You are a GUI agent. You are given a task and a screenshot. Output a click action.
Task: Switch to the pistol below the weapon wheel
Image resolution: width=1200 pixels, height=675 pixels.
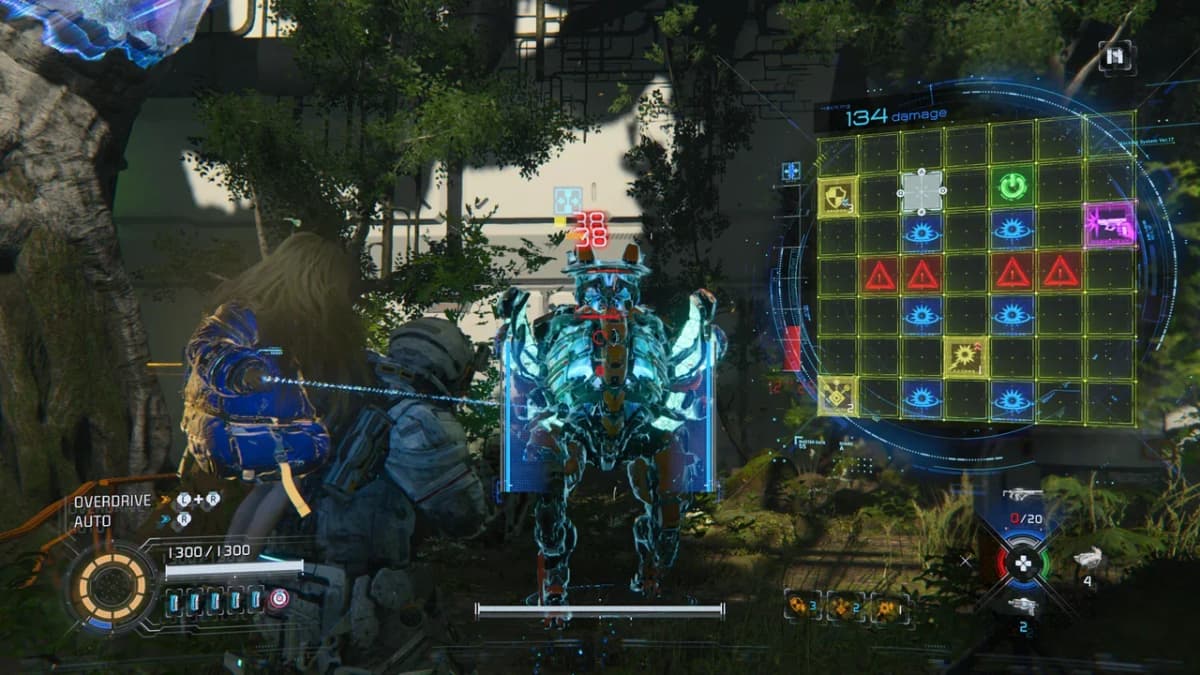[1022, 606]
